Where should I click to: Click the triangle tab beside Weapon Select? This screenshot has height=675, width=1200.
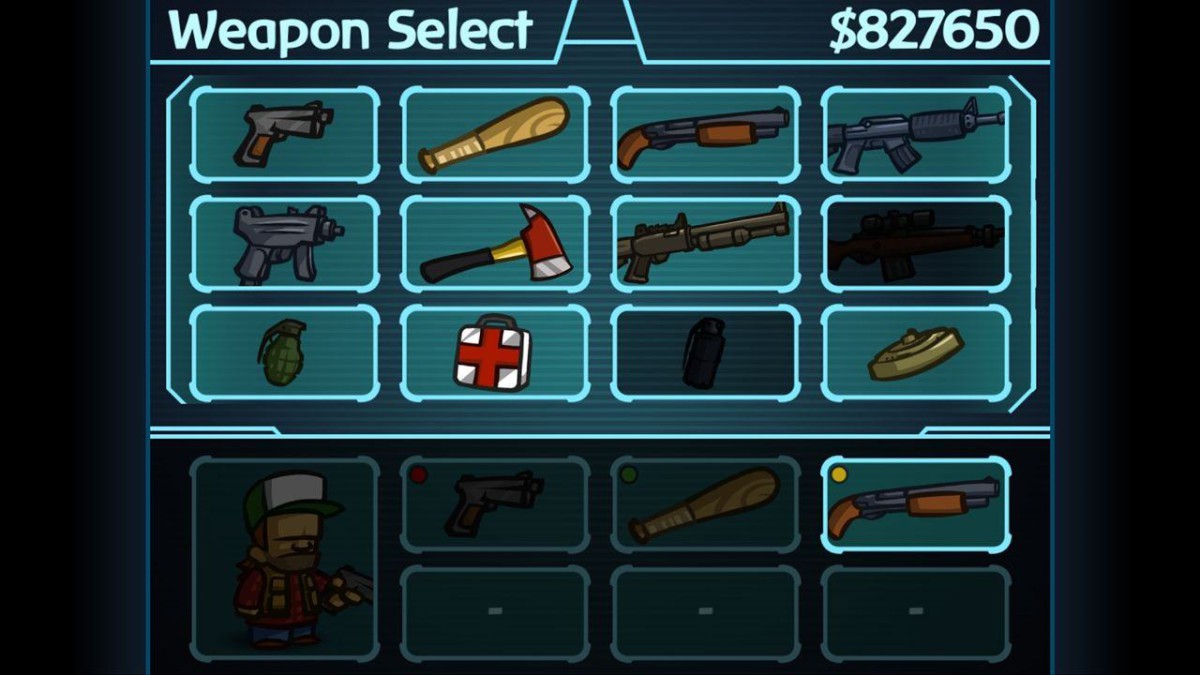click(600, 30)
